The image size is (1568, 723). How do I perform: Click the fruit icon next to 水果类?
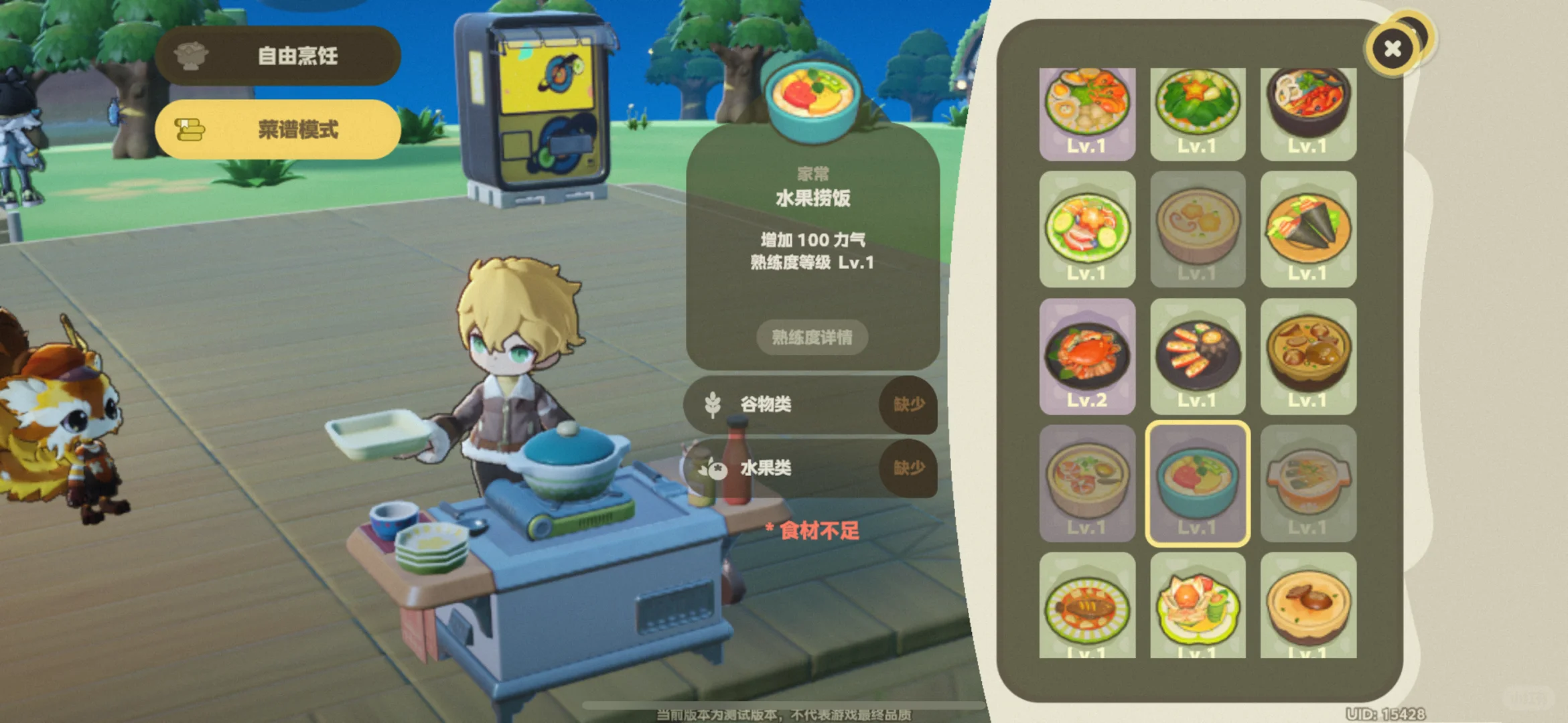coord(713,469)
